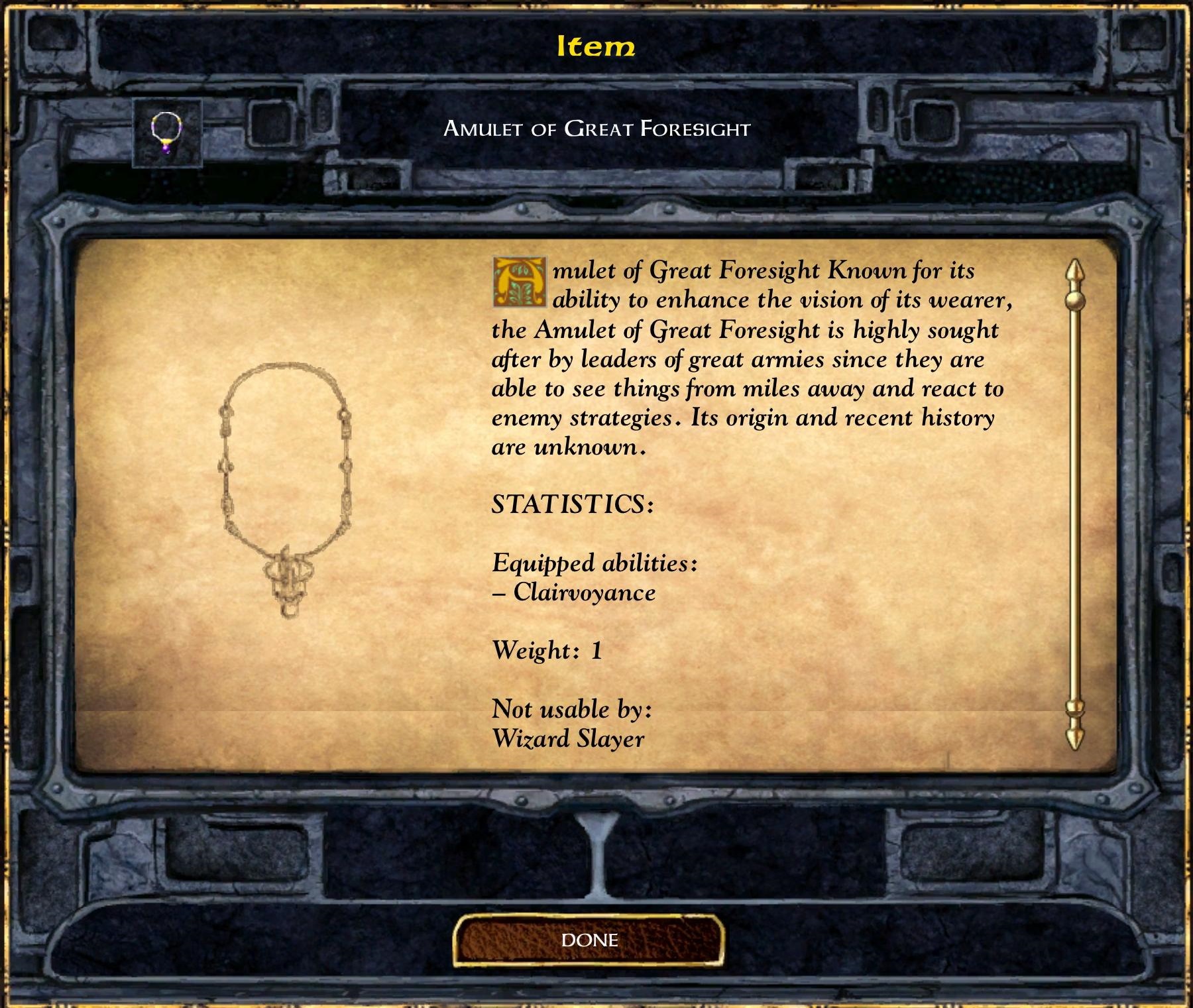Close the item window with Done

coord(589,940)
